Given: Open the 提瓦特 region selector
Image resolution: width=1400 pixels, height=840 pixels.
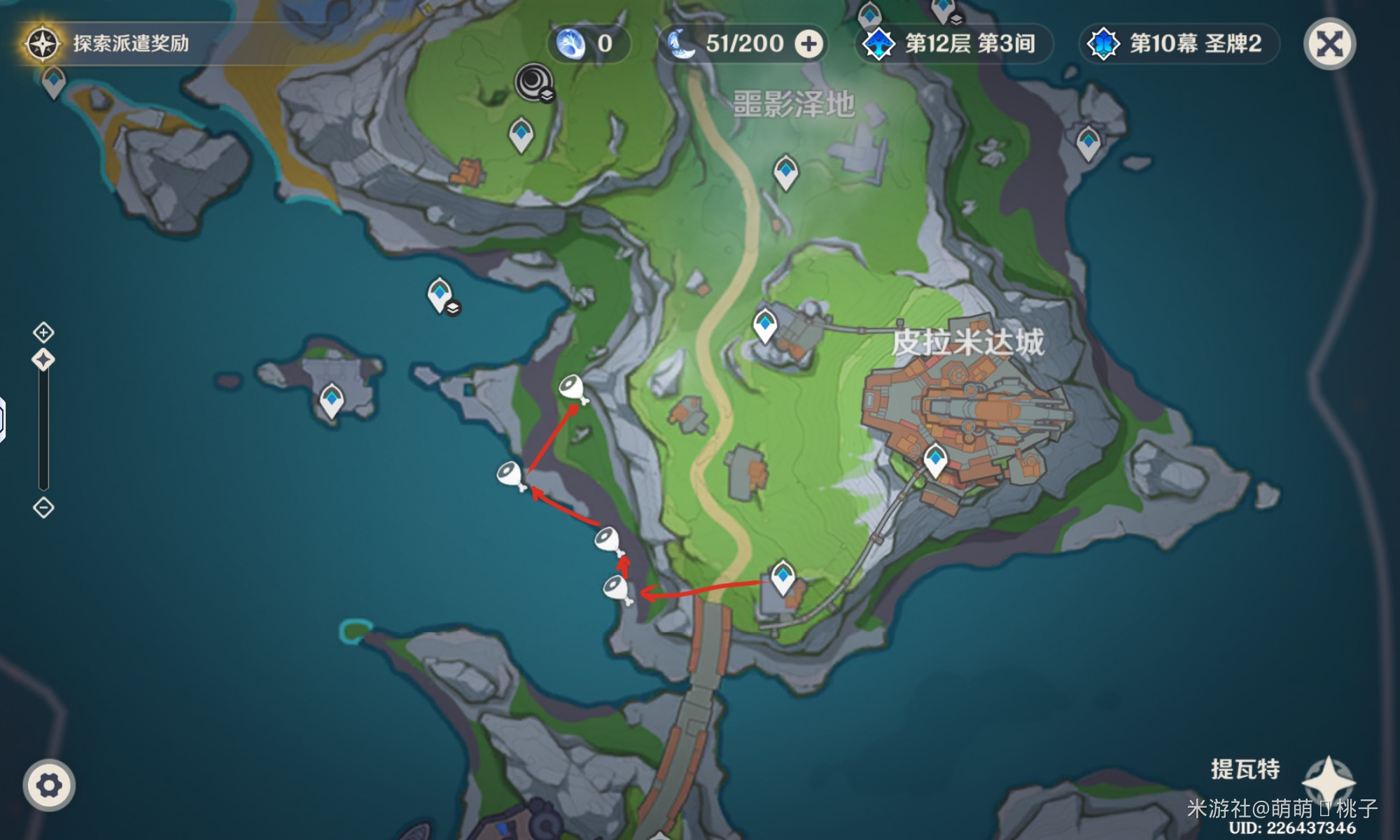Looking at the screenshot, I should (1281, 771).
